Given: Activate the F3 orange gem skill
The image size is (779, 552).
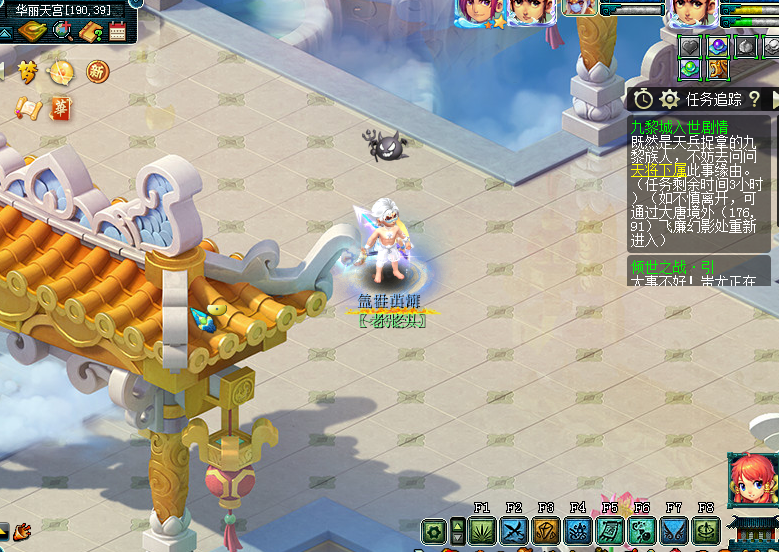Looking at the screenshot, I should (546, 531).
